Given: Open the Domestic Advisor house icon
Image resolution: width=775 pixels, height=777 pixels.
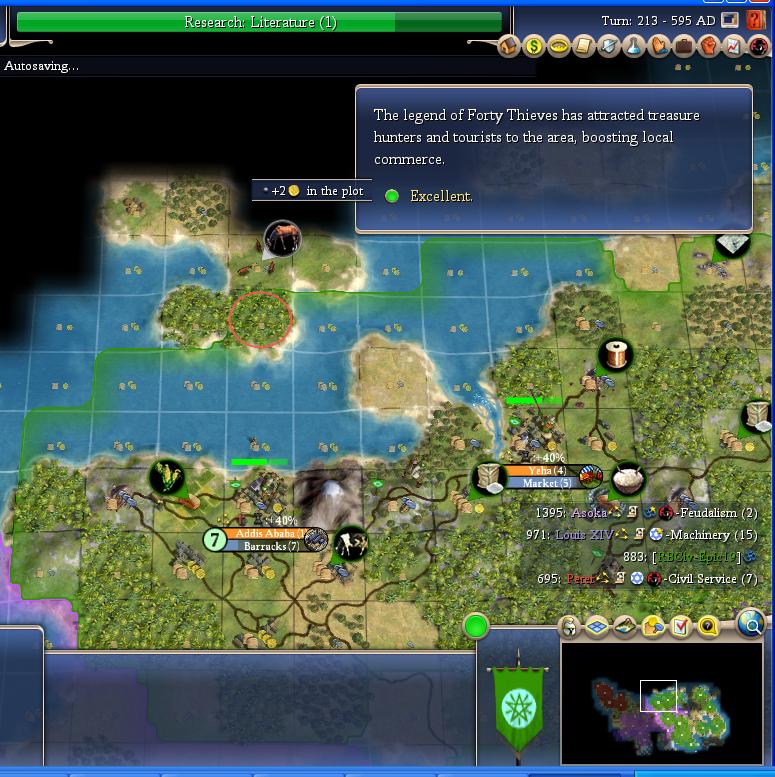Looking at the screenshot, I should pos(509,46).
